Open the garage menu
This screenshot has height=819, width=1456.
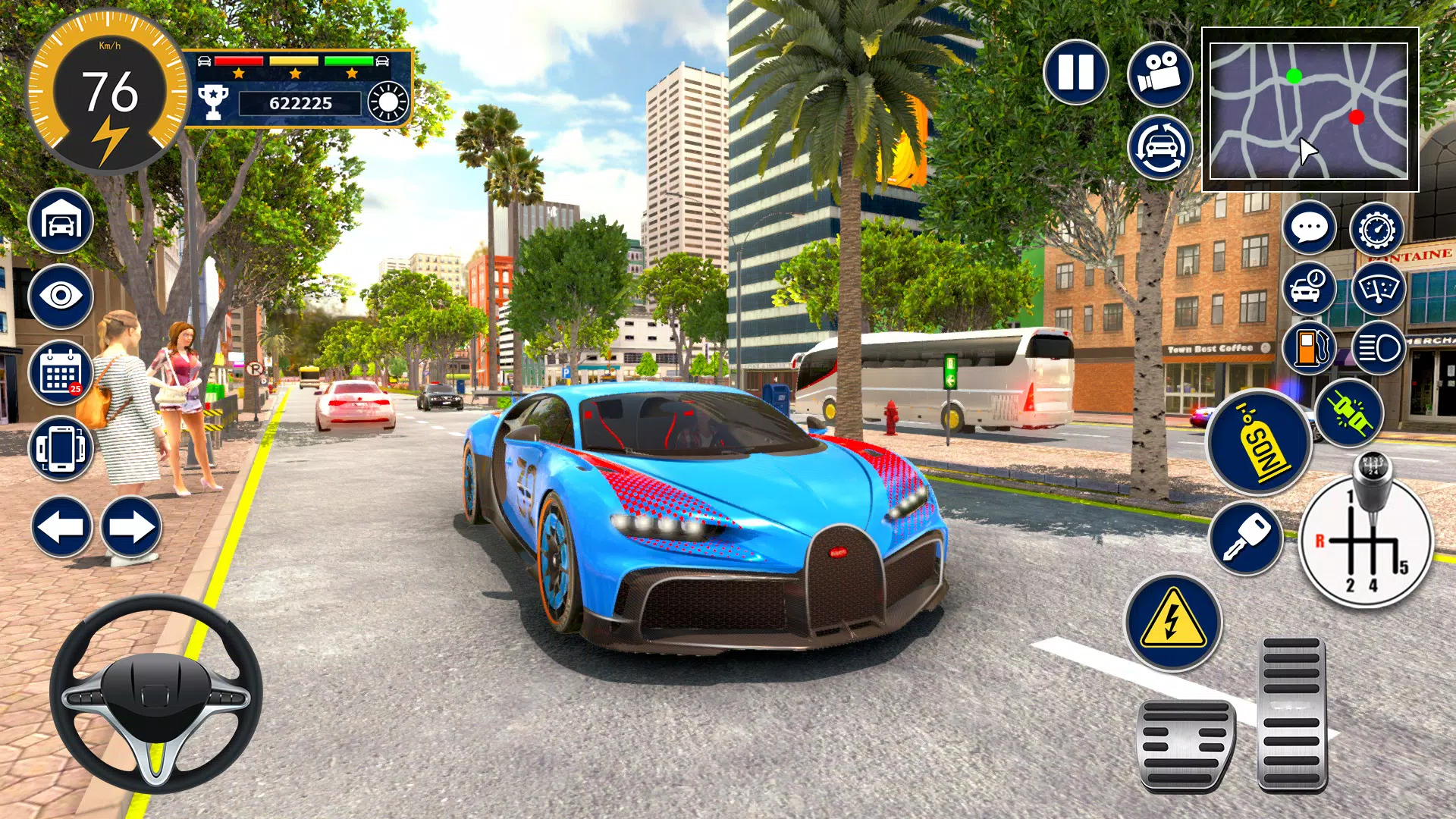tap(62, 222)
